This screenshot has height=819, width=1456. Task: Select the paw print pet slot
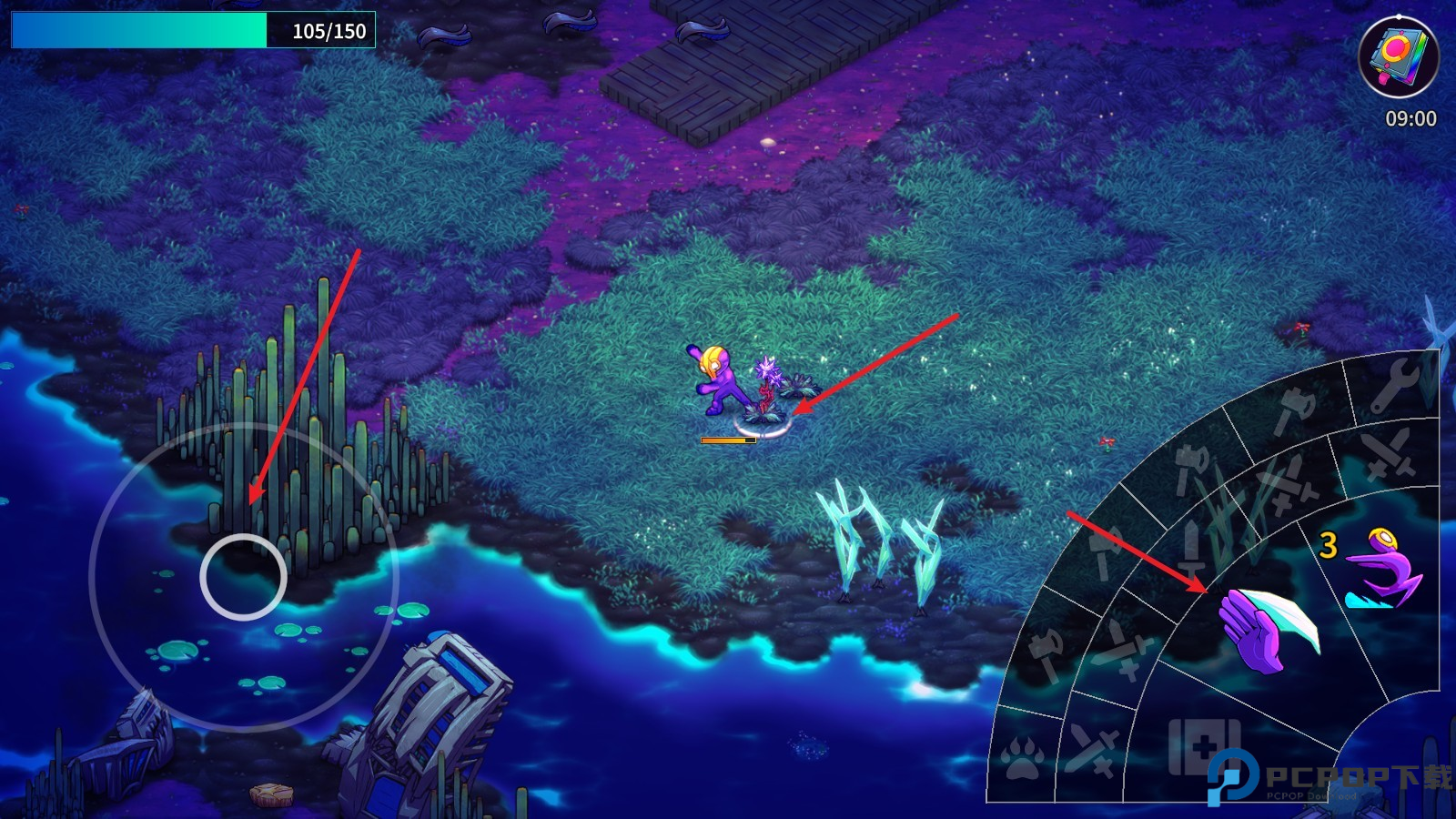click(x=1021, y=757)
